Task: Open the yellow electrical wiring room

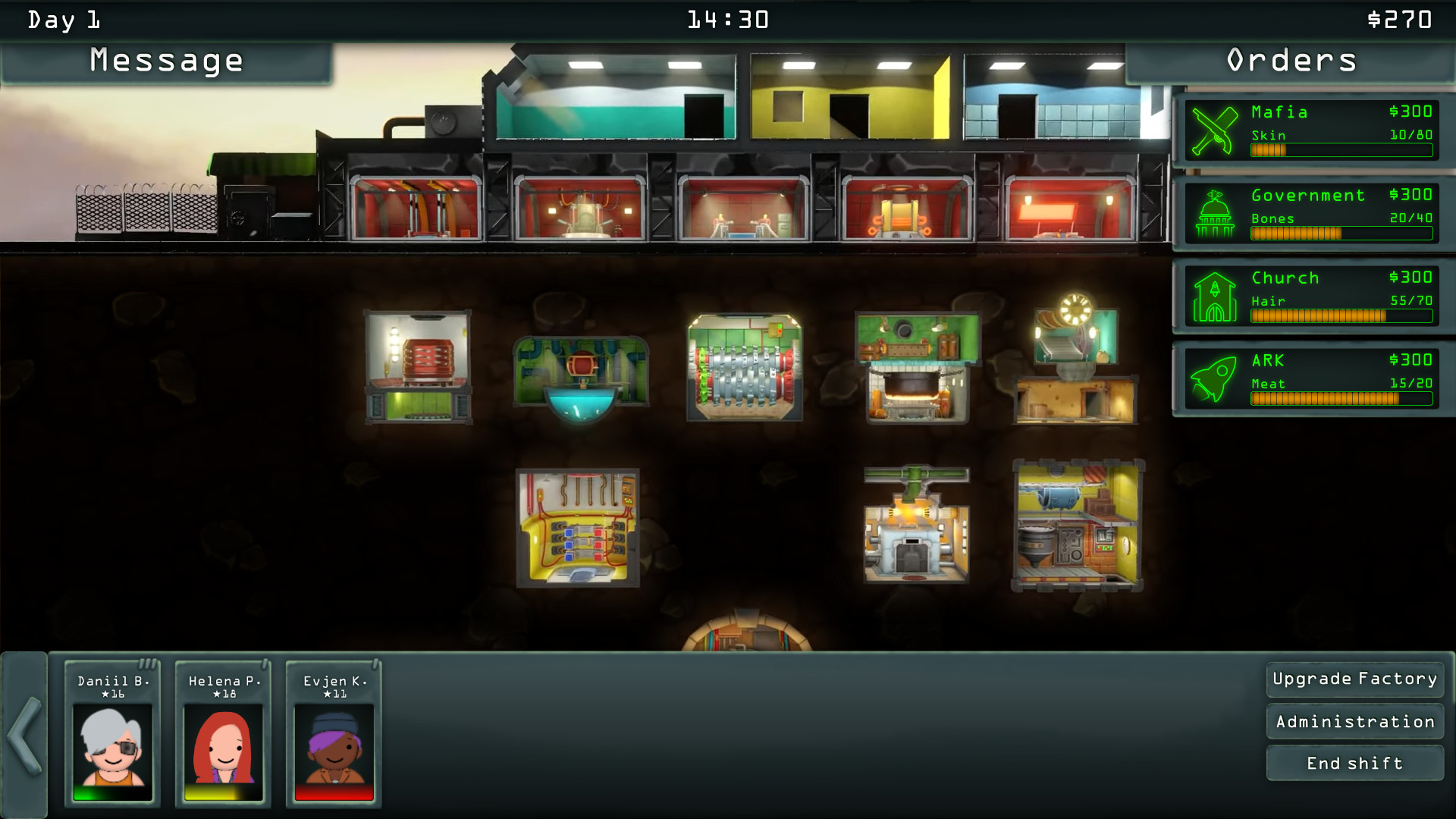Action: pos(578,529)
